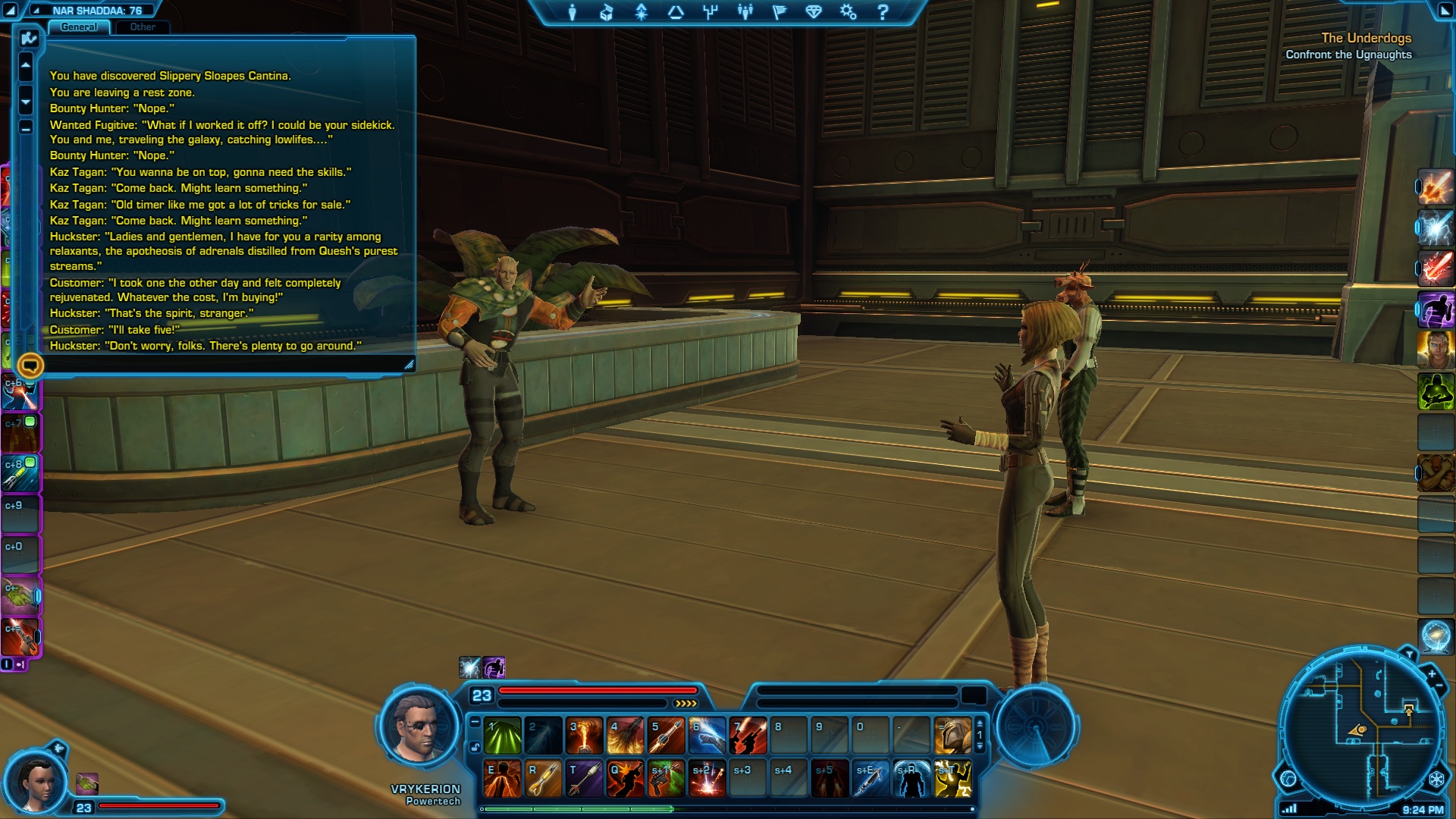
Task: Click The Underdogs quest tracker entry
Action: pos(1366,38)
